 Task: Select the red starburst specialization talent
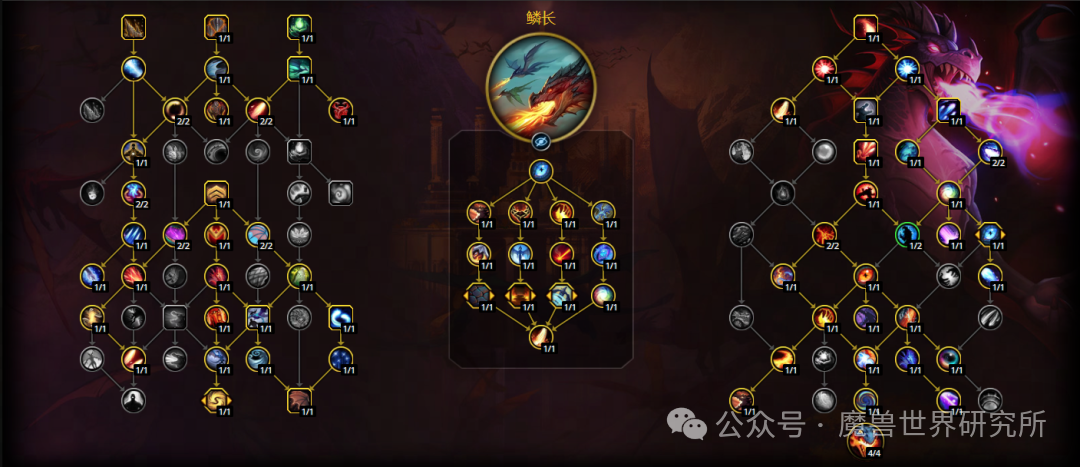click(x=825, y=68)
